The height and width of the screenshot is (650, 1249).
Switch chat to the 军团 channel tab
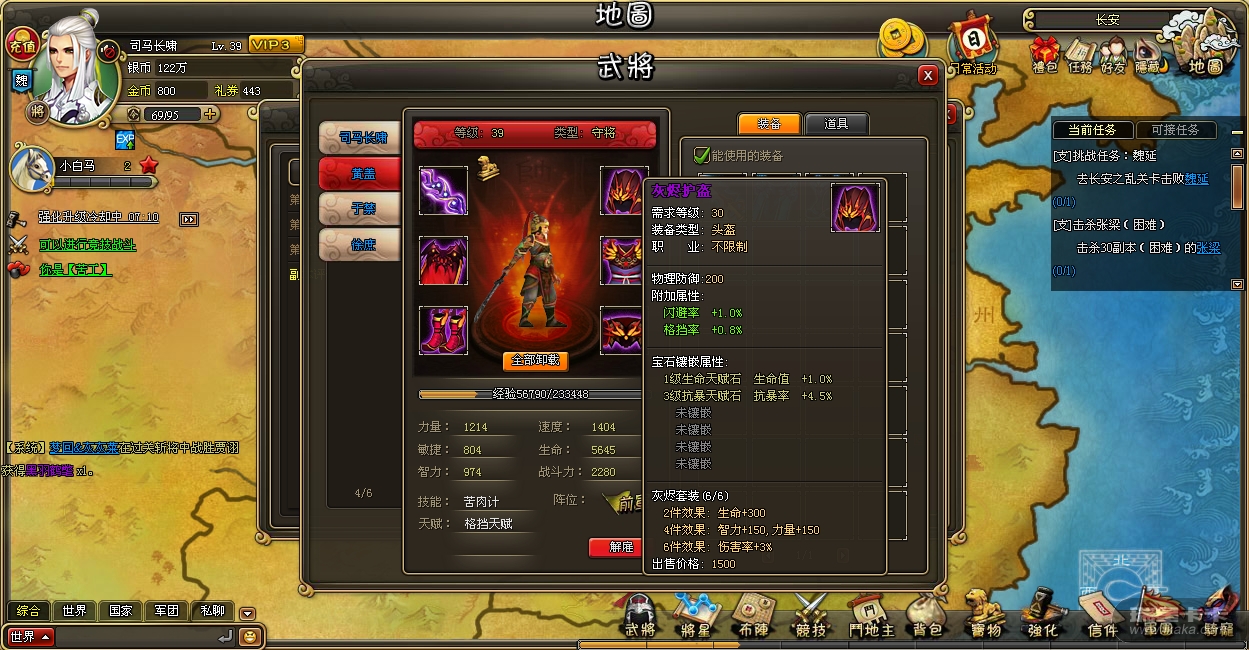click(x=166, y=610)
